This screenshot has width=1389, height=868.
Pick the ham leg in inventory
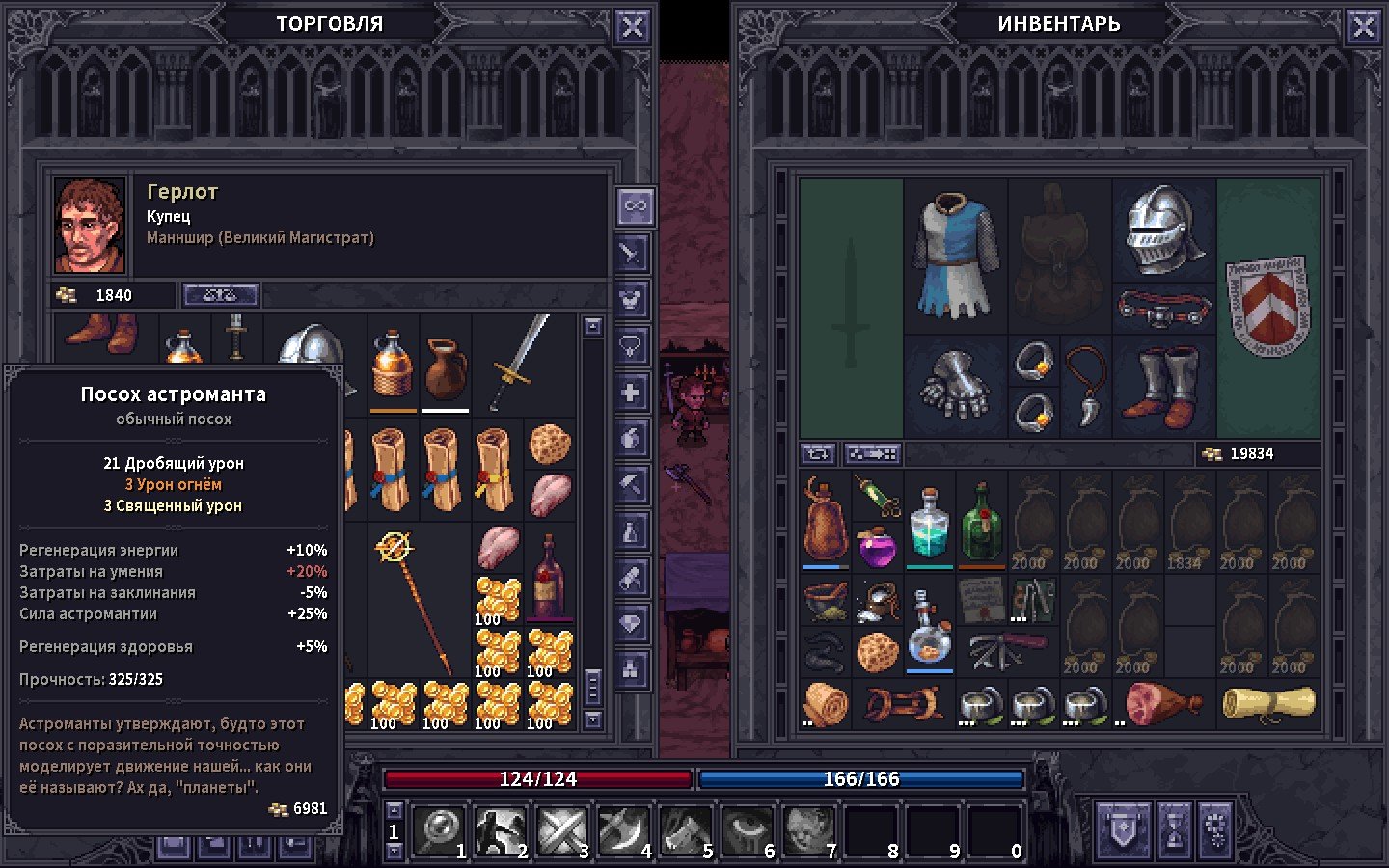pos(1162,704)
